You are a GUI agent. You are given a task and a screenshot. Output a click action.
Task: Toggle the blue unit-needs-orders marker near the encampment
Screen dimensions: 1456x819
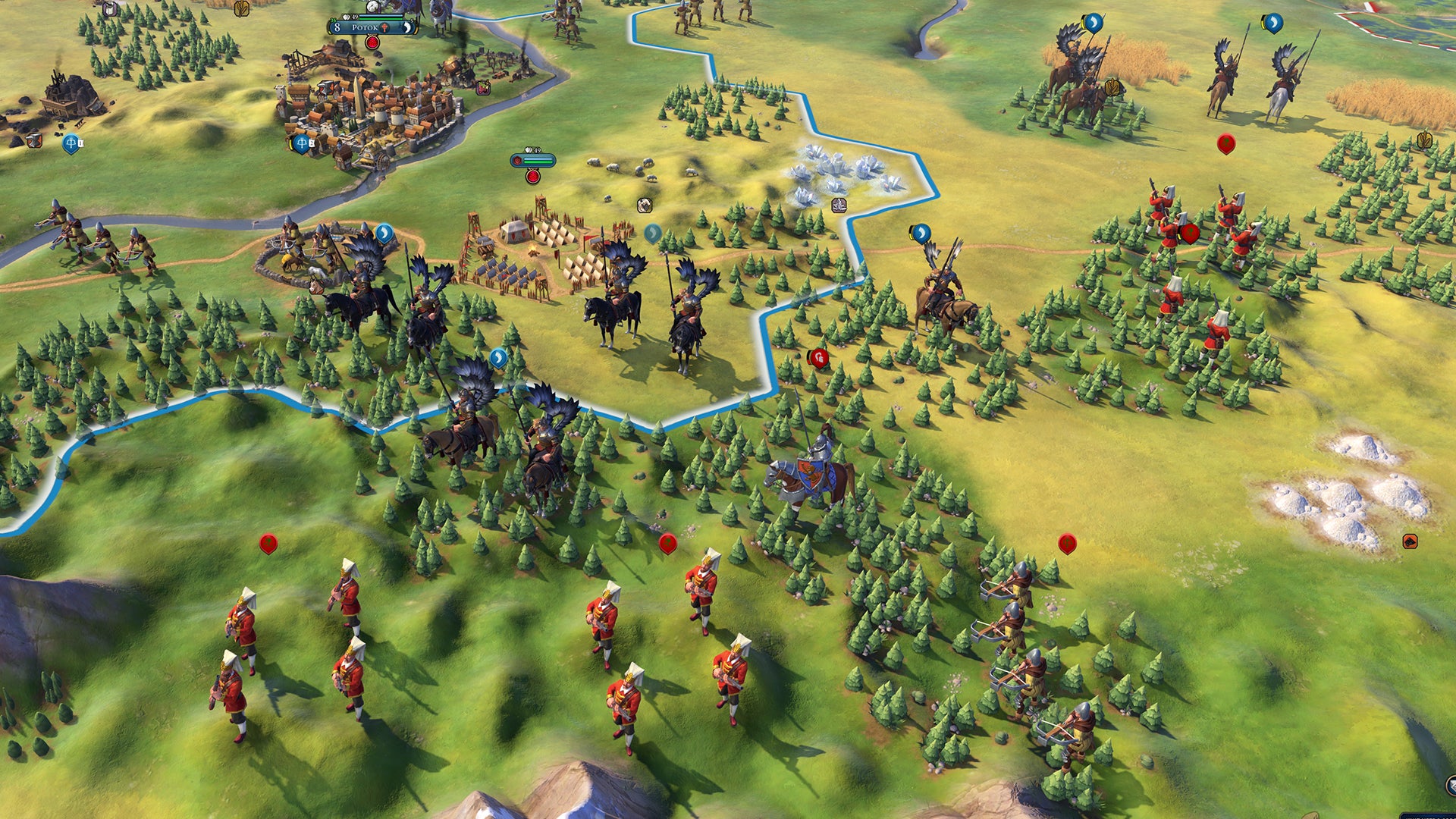click(653, 233)
